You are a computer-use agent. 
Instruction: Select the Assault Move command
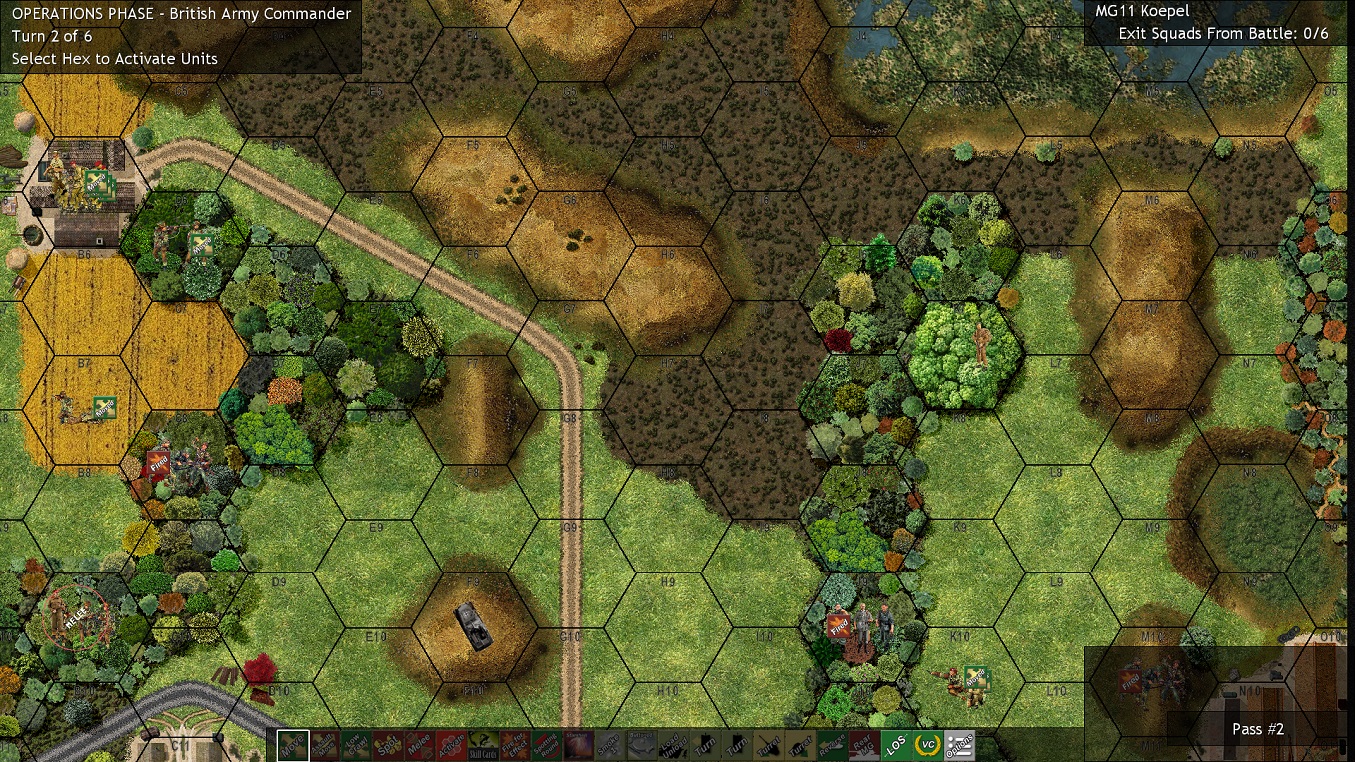(x=323, y=743)
